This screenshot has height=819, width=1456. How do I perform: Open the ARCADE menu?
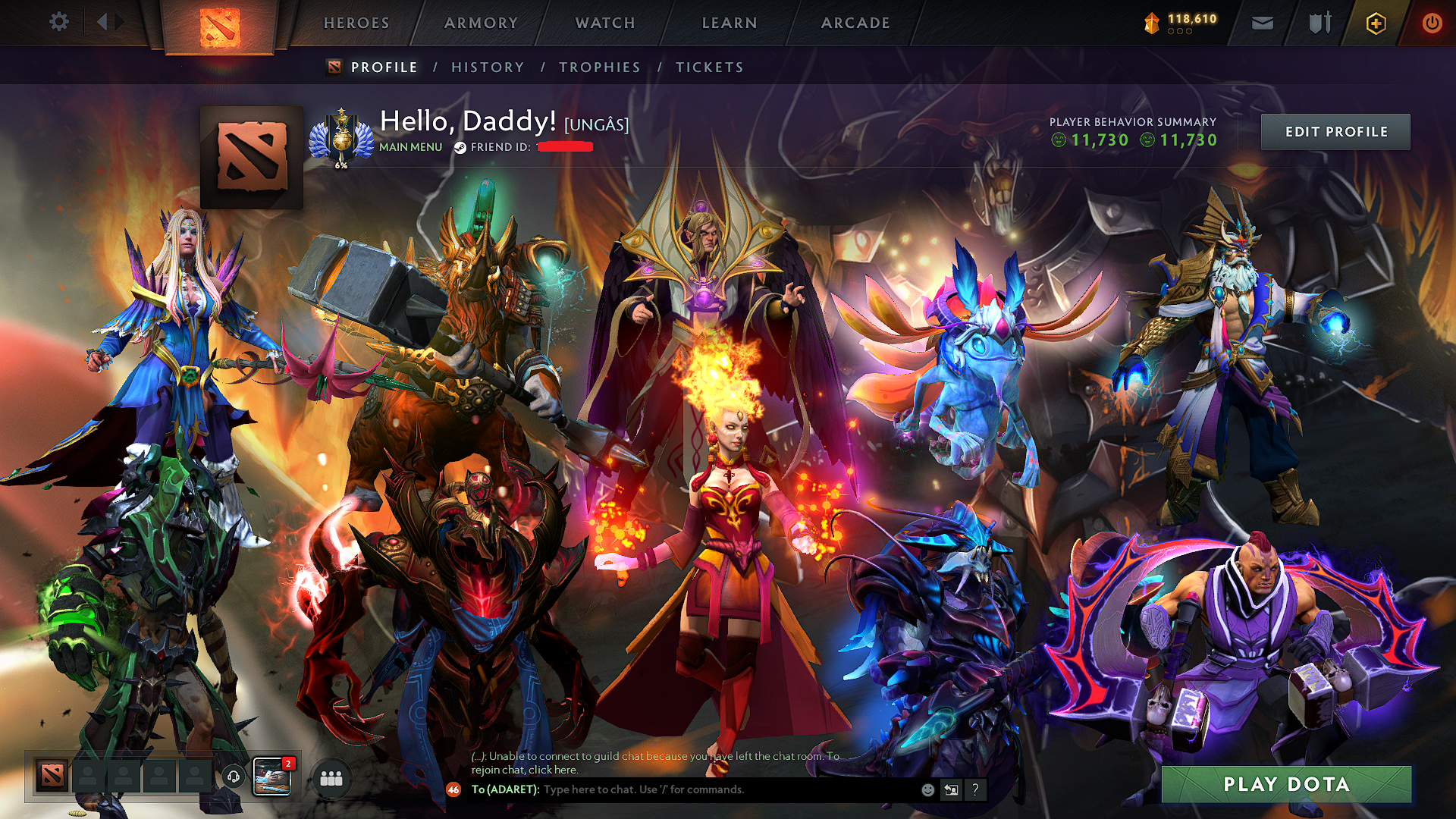coord(855,23)
